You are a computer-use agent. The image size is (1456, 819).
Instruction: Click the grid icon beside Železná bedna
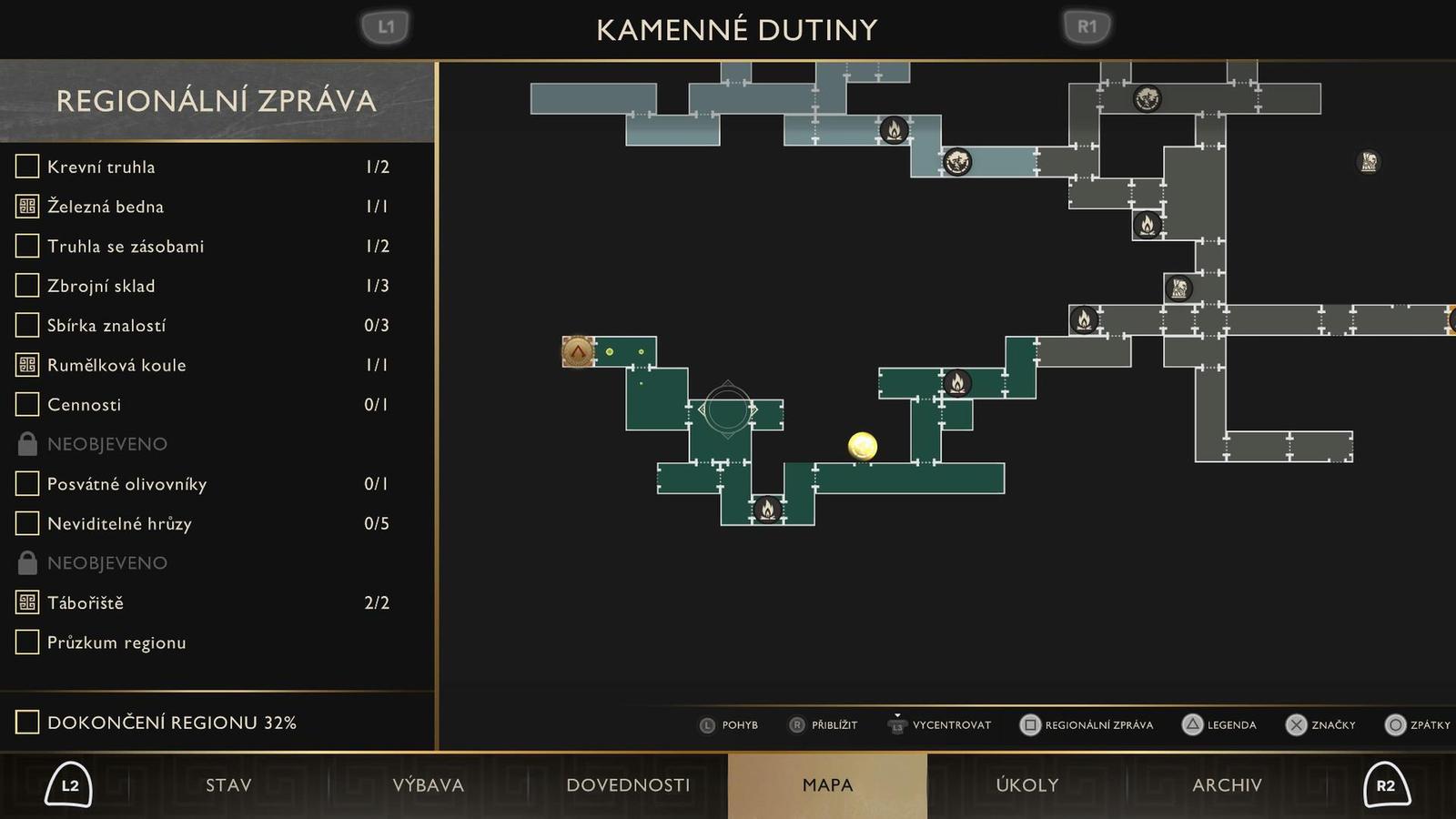coord(25,206)
